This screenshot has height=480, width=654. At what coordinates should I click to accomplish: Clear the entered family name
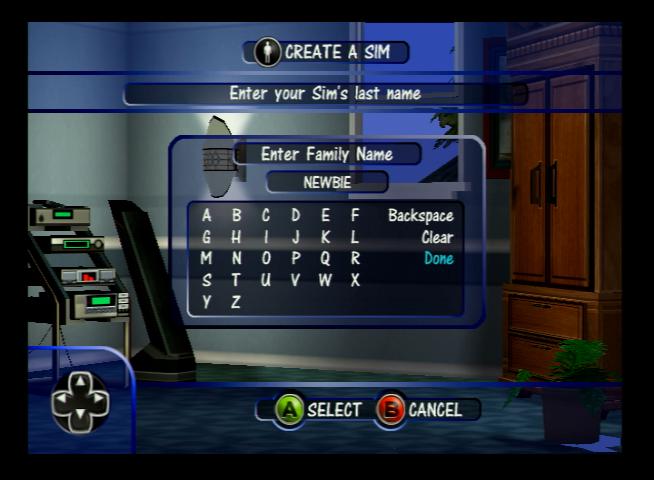(x=437, y=237)
